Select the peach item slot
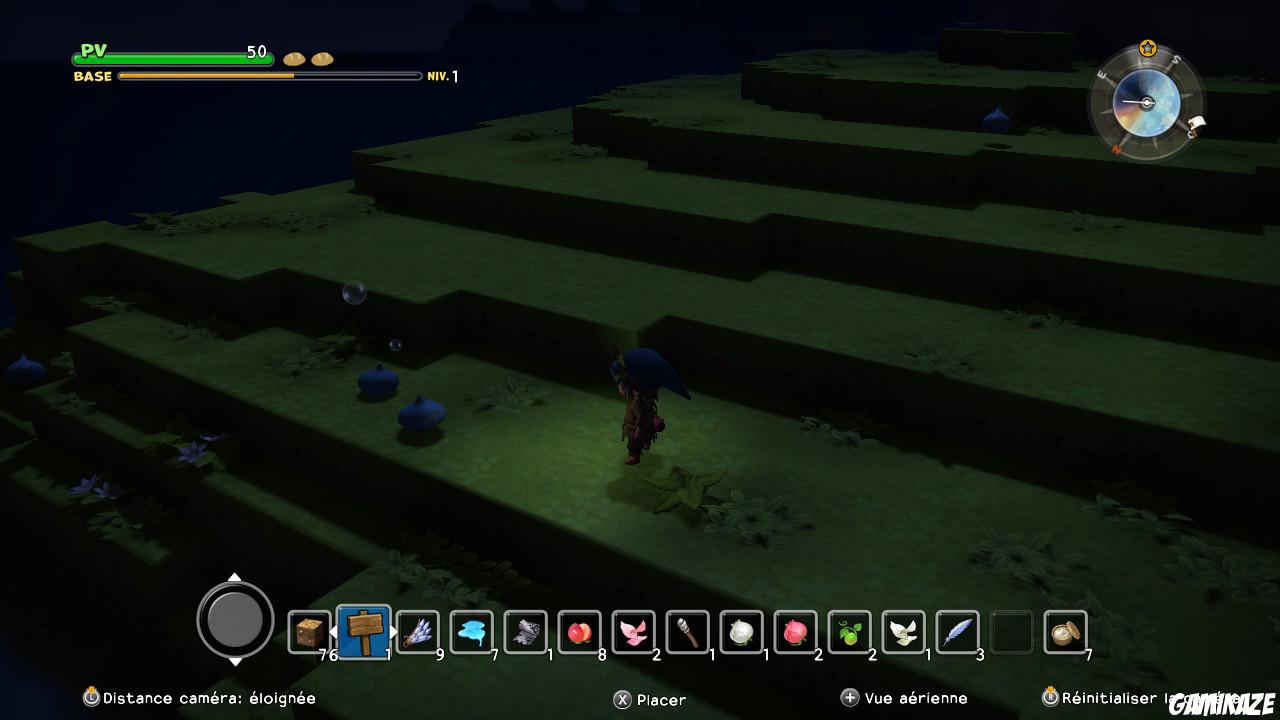Viewport: 1280px width, 720px height. pyautogui.click(x=580, y=630)
